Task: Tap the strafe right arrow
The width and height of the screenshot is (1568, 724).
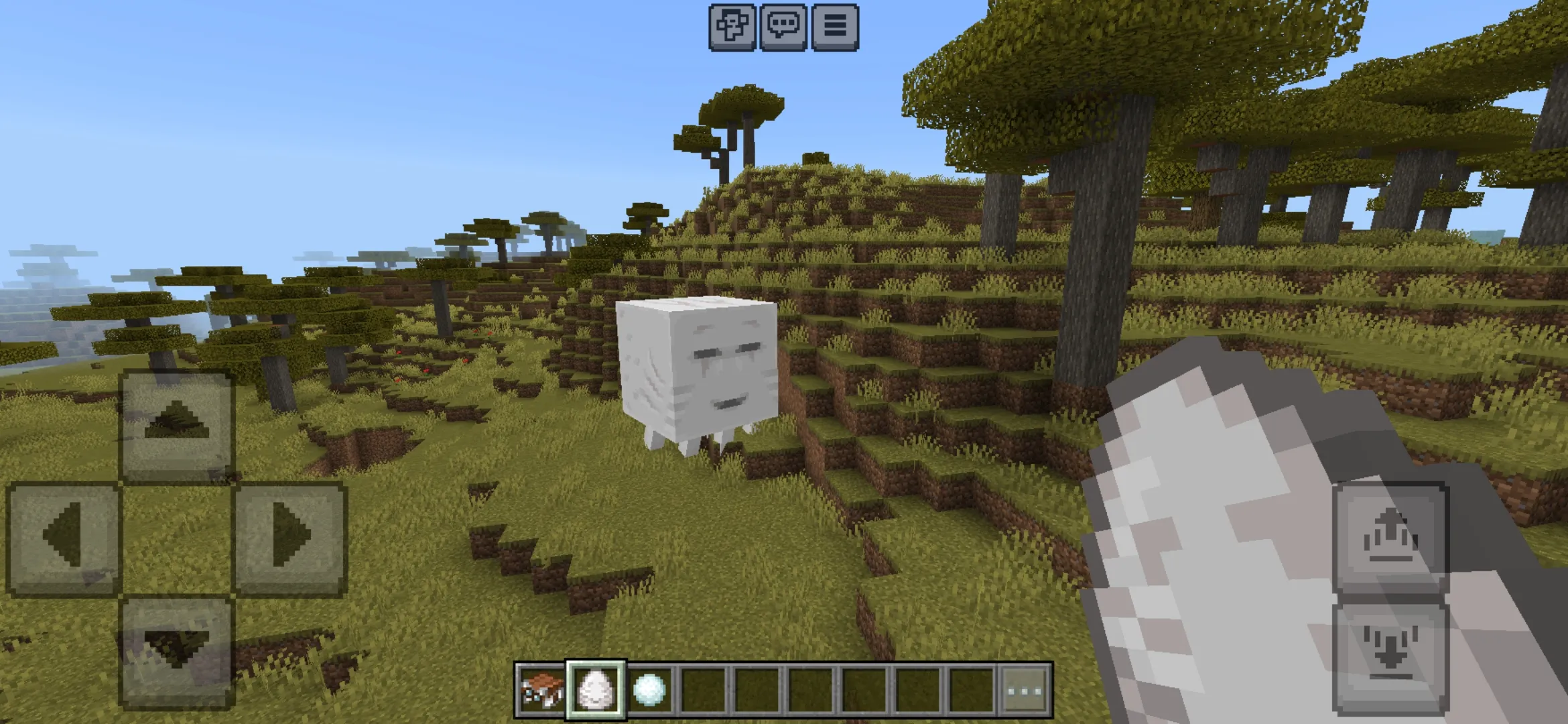Action: [x=289, y=537]
